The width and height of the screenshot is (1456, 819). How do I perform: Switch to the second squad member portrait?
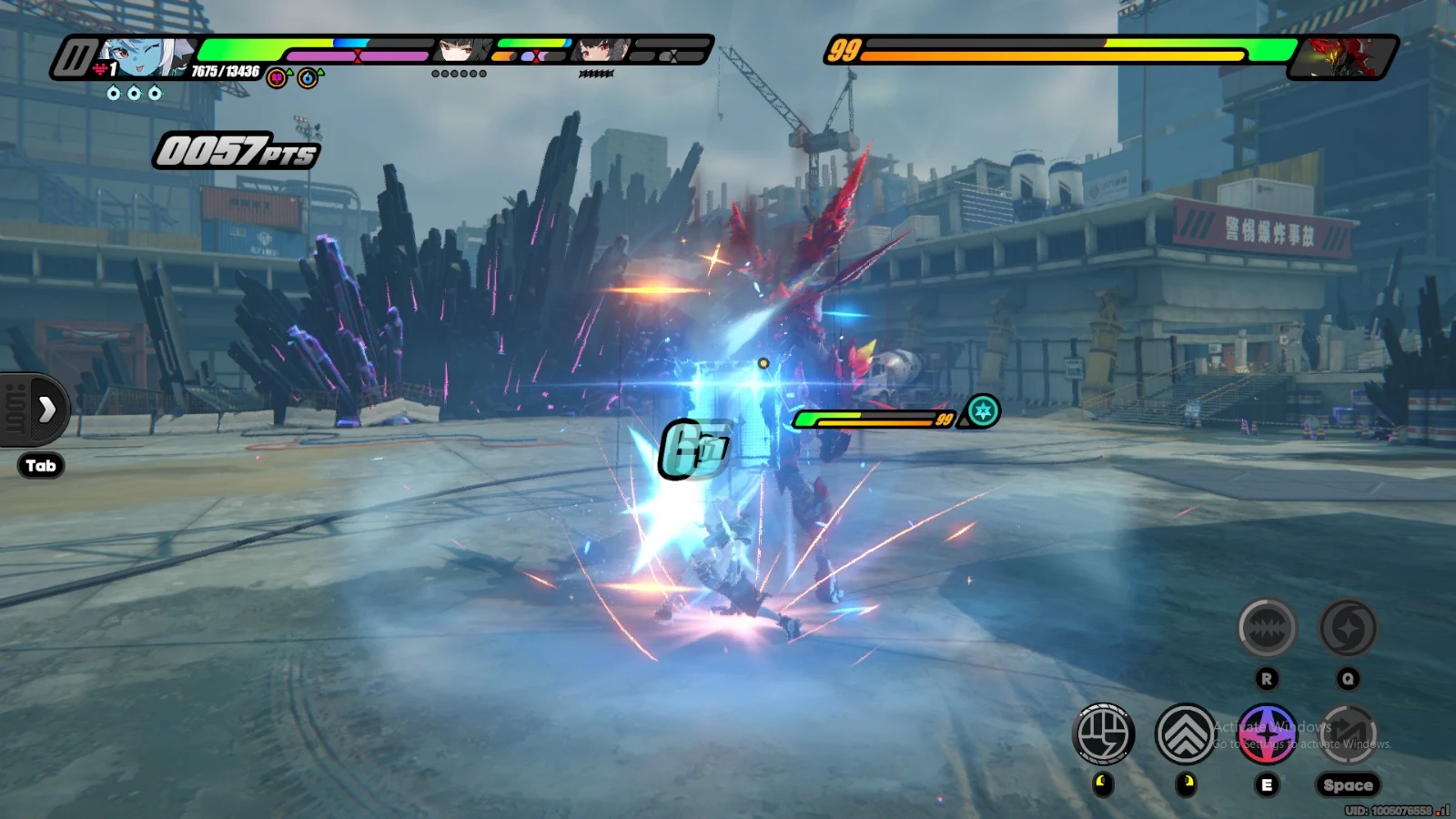tap(460, 51)
